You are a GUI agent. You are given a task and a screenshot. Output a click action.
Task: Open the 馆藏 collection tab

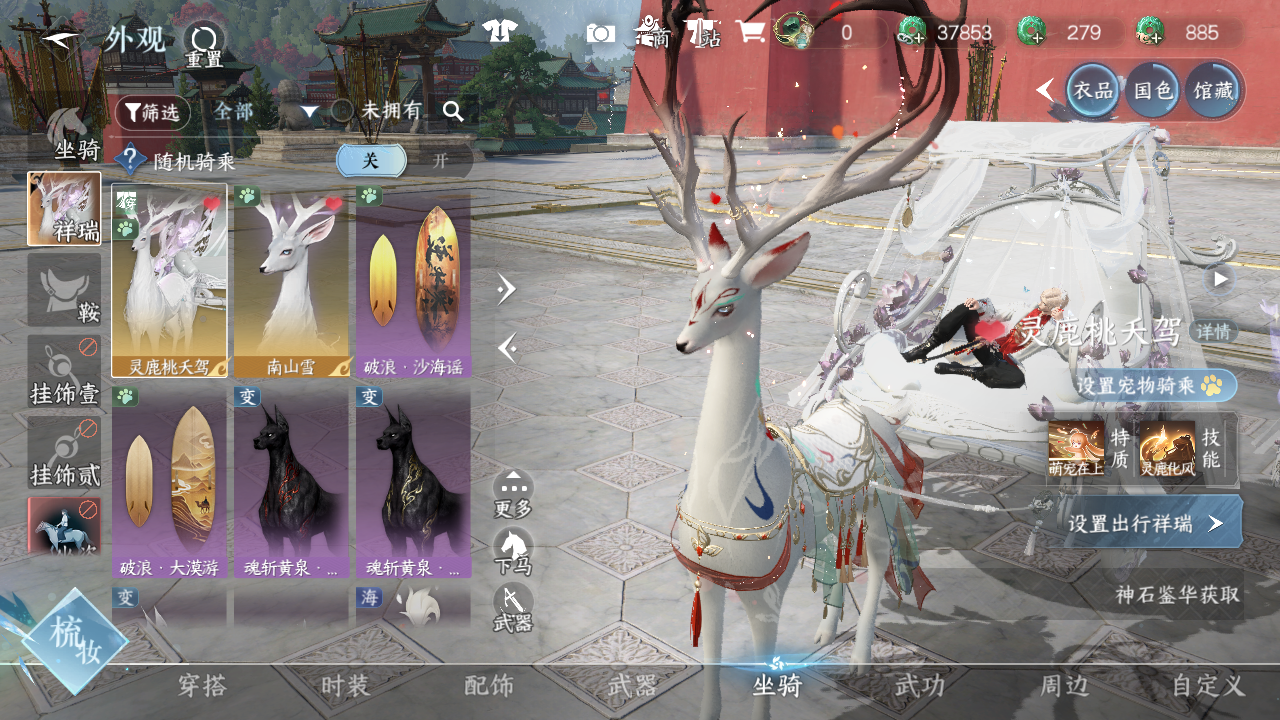1212,90
